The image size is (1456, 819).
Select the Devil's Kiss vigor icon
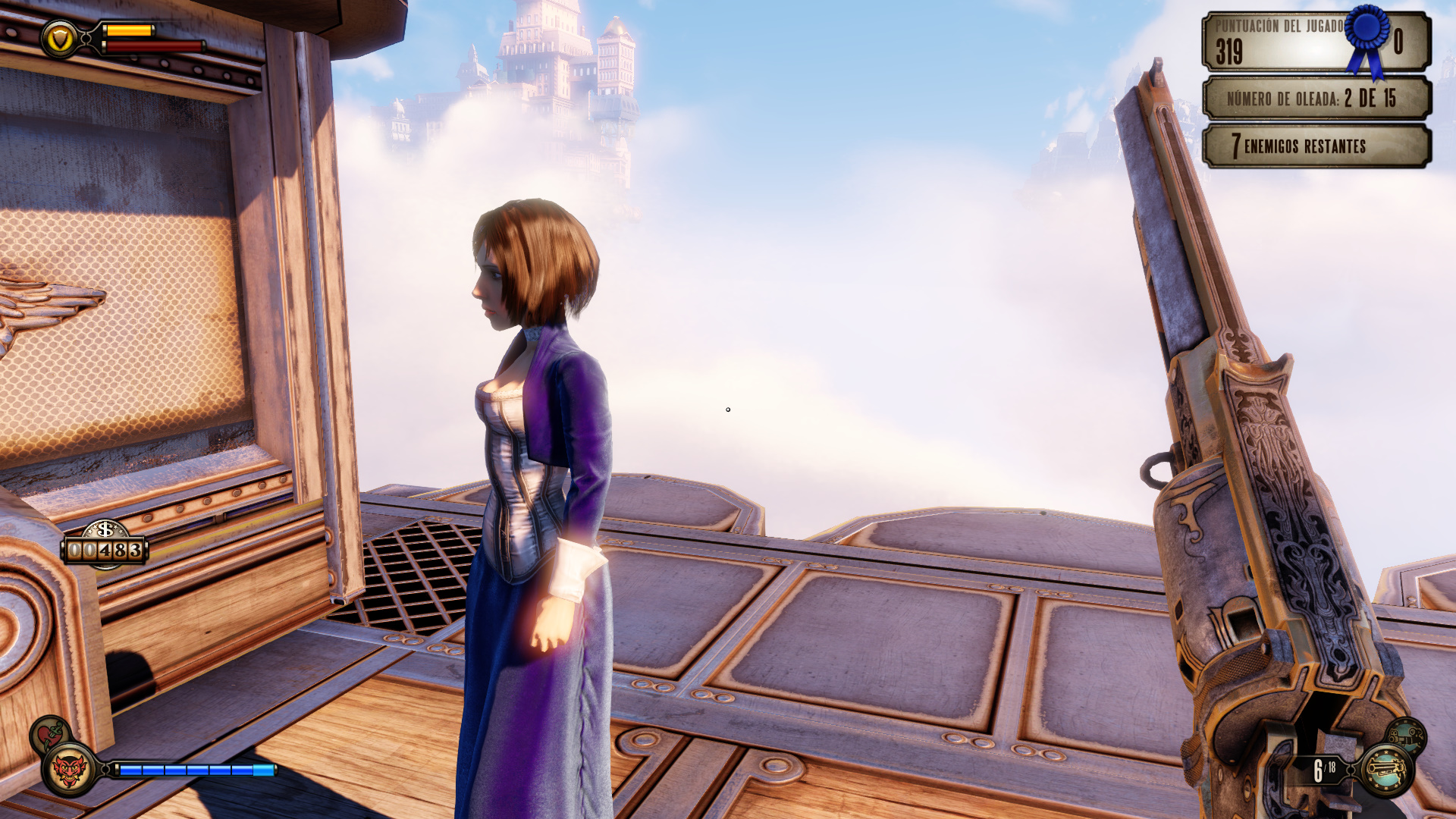pos(69,770)
